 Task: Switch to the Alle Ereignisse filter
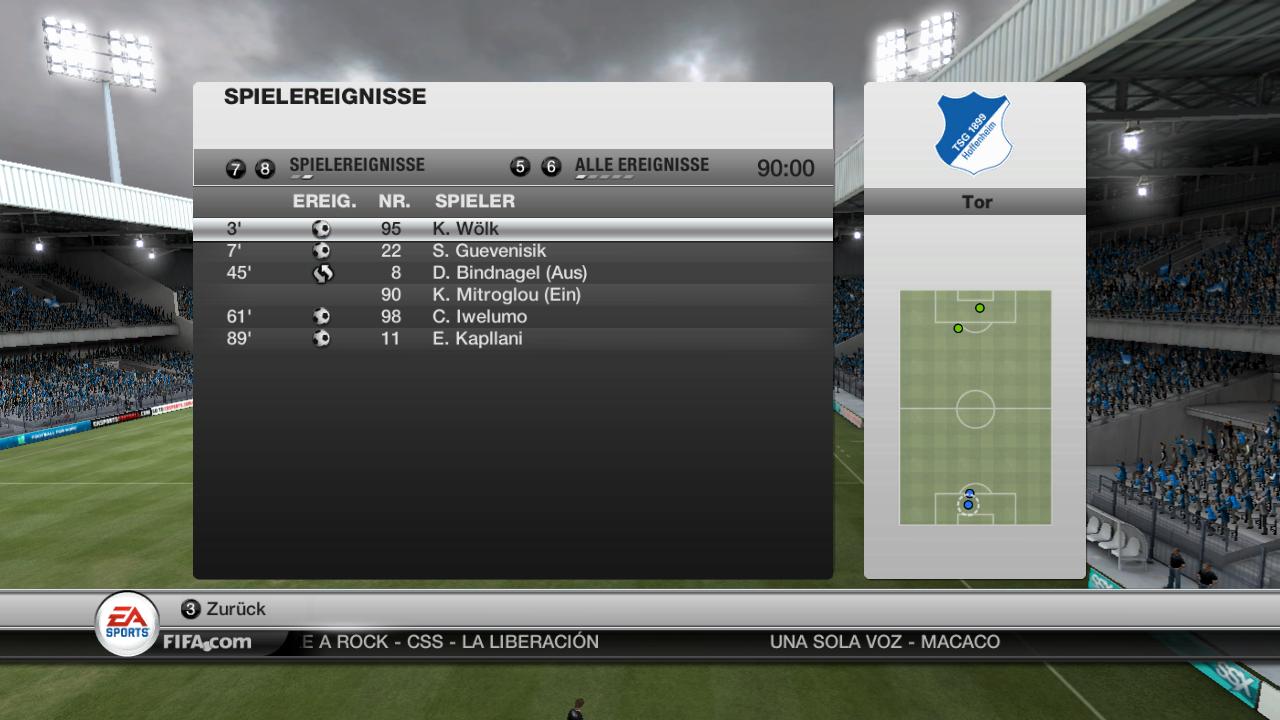[x=641, y=166]
